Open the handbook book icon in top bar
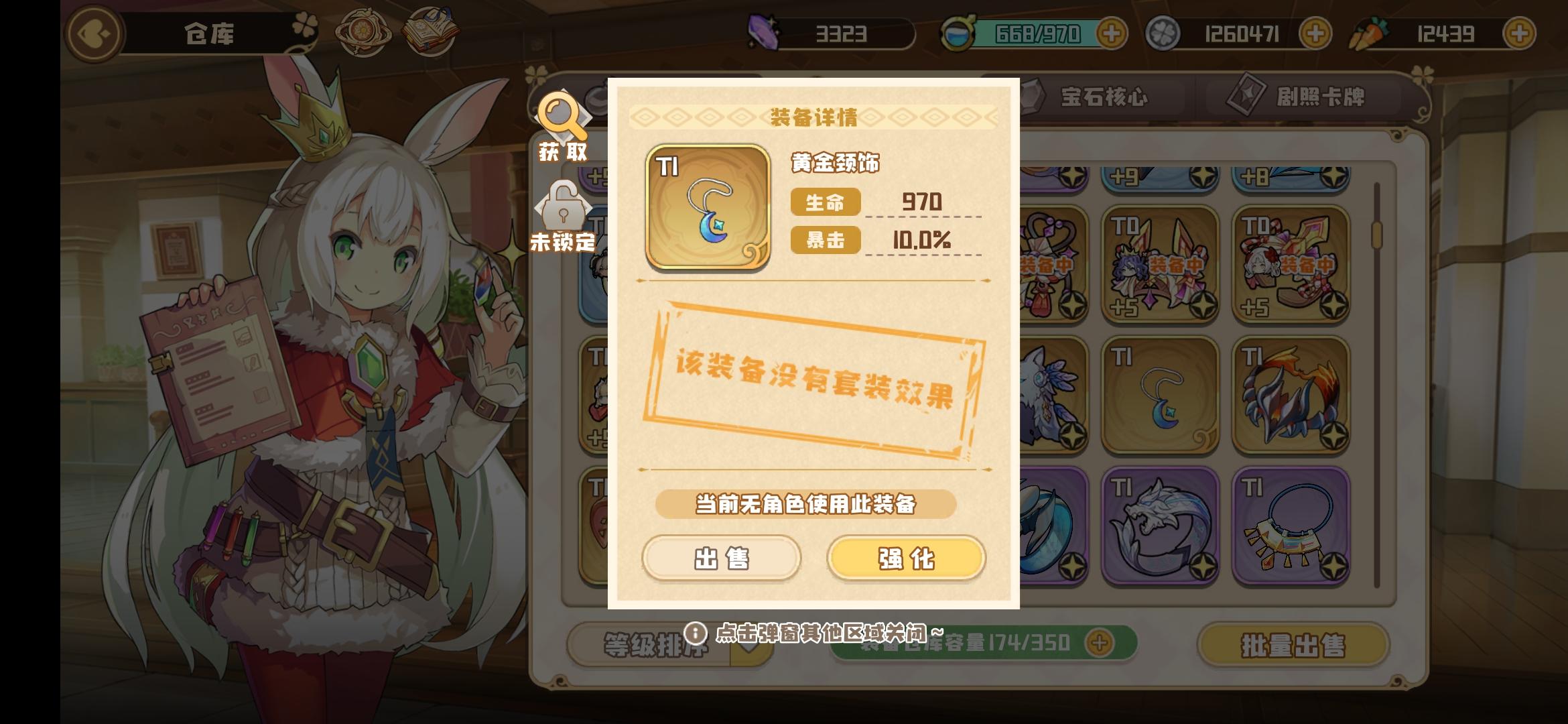Screen dimensions: 1568x724 tap(432, 30)
